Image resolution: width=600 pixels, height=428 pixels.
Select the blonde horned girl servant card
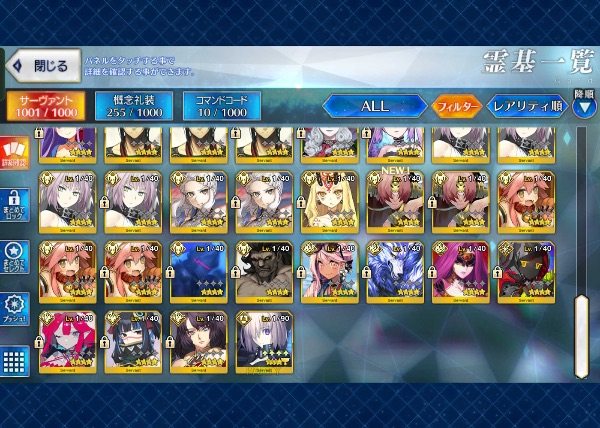(x=329, y=199)
